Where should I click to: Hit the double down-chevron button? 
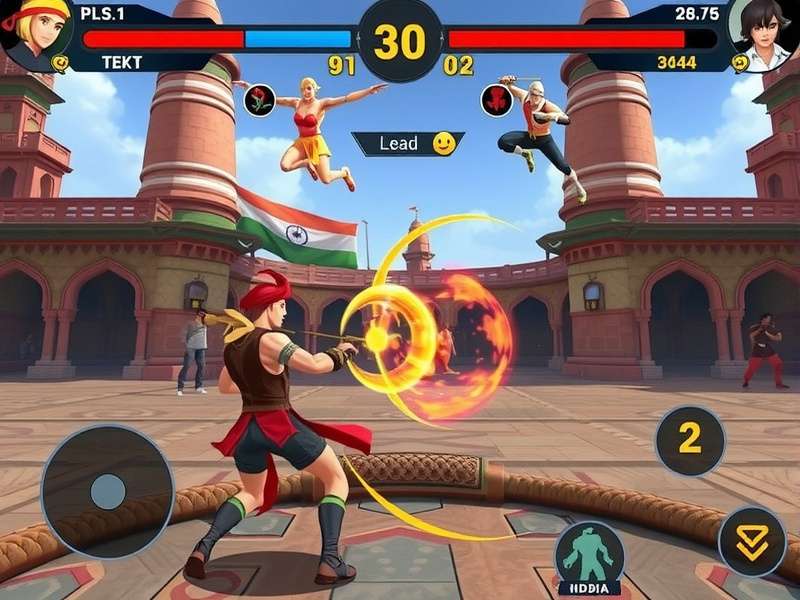coord(752,541)
